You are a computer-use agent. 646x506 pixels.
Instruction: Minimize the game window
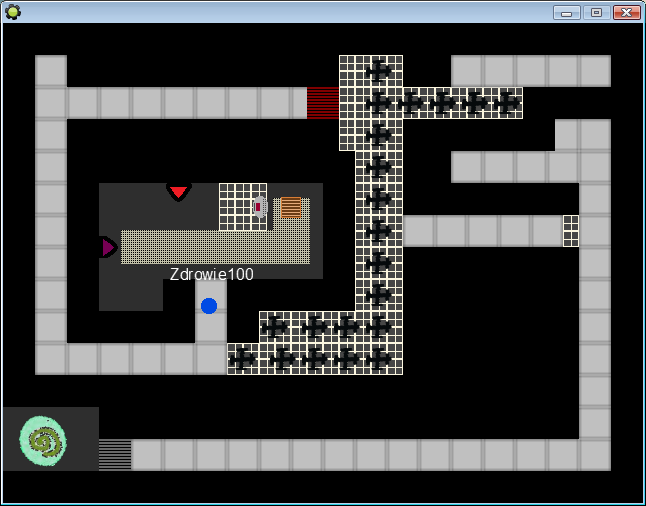point(567,12)
